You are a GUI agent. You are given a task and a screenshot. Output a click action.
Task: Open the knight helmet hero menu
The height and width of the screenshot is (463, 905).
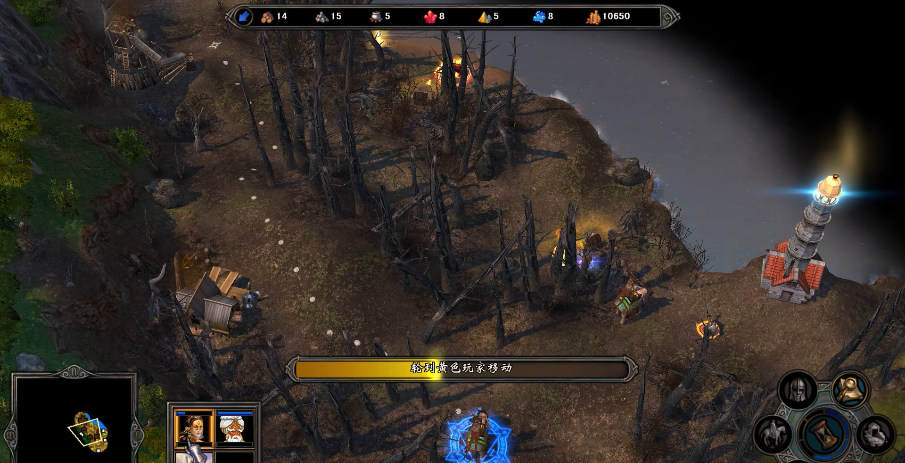tap(797, 389)
